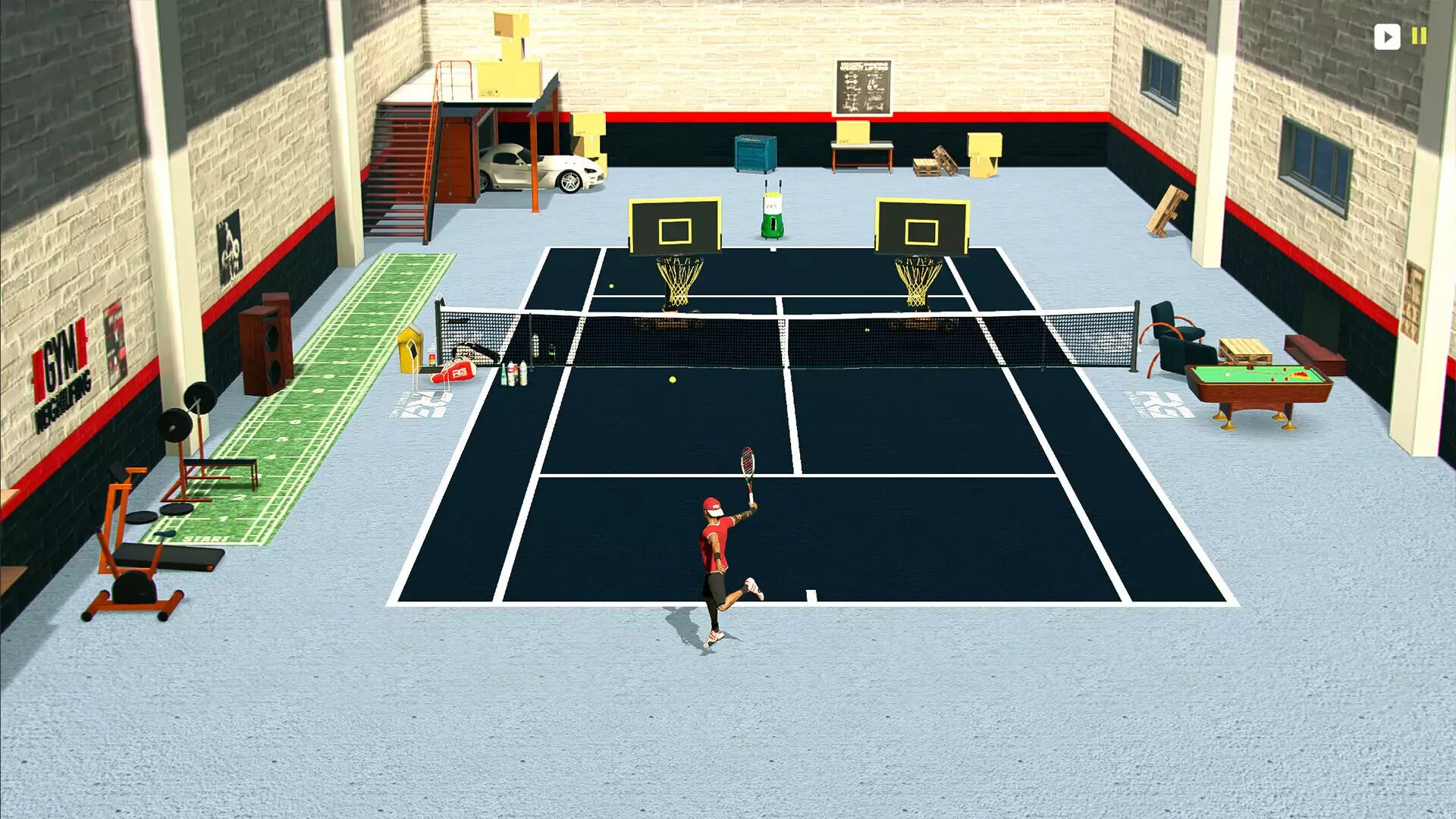Click the play/resume icon top right
Image resolution: width=1456 pixels, height=819 pixels.
[1387, 36]
